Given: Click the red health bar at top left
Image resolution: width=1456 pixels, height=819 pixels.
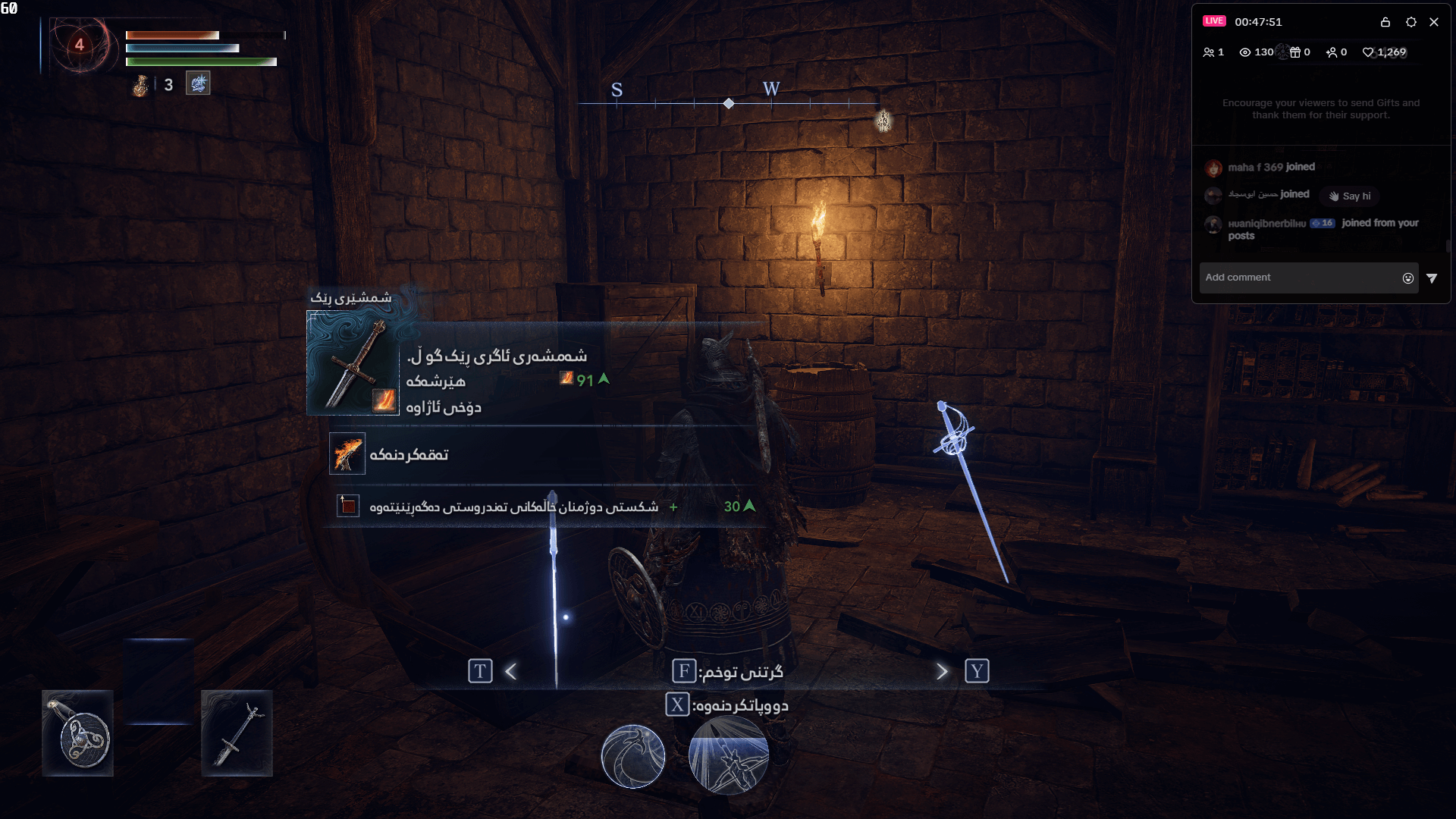Looking at the screenshot, I should (172, 34).
